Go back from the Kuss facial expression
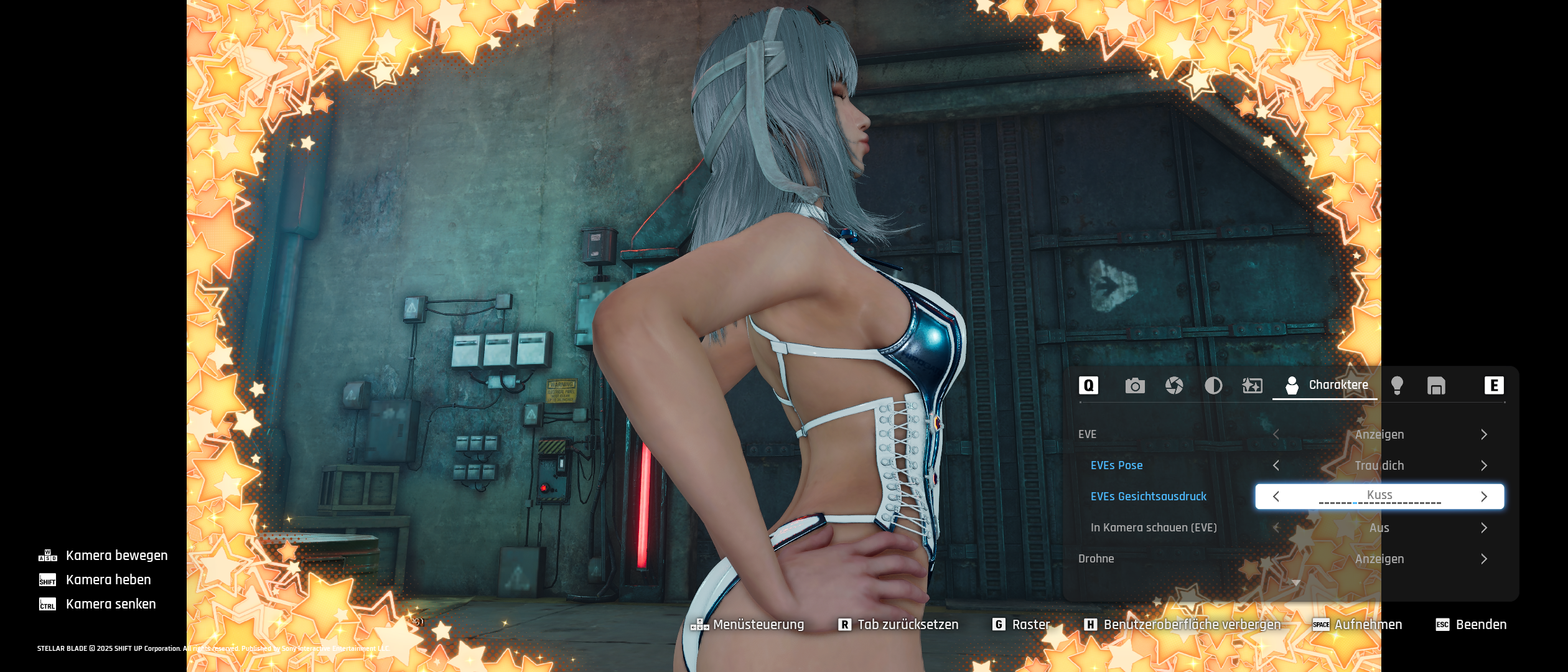Image resolution: width=1568 pixels, height=672 pixels. pyautogui.click(x=1276, y=497)
